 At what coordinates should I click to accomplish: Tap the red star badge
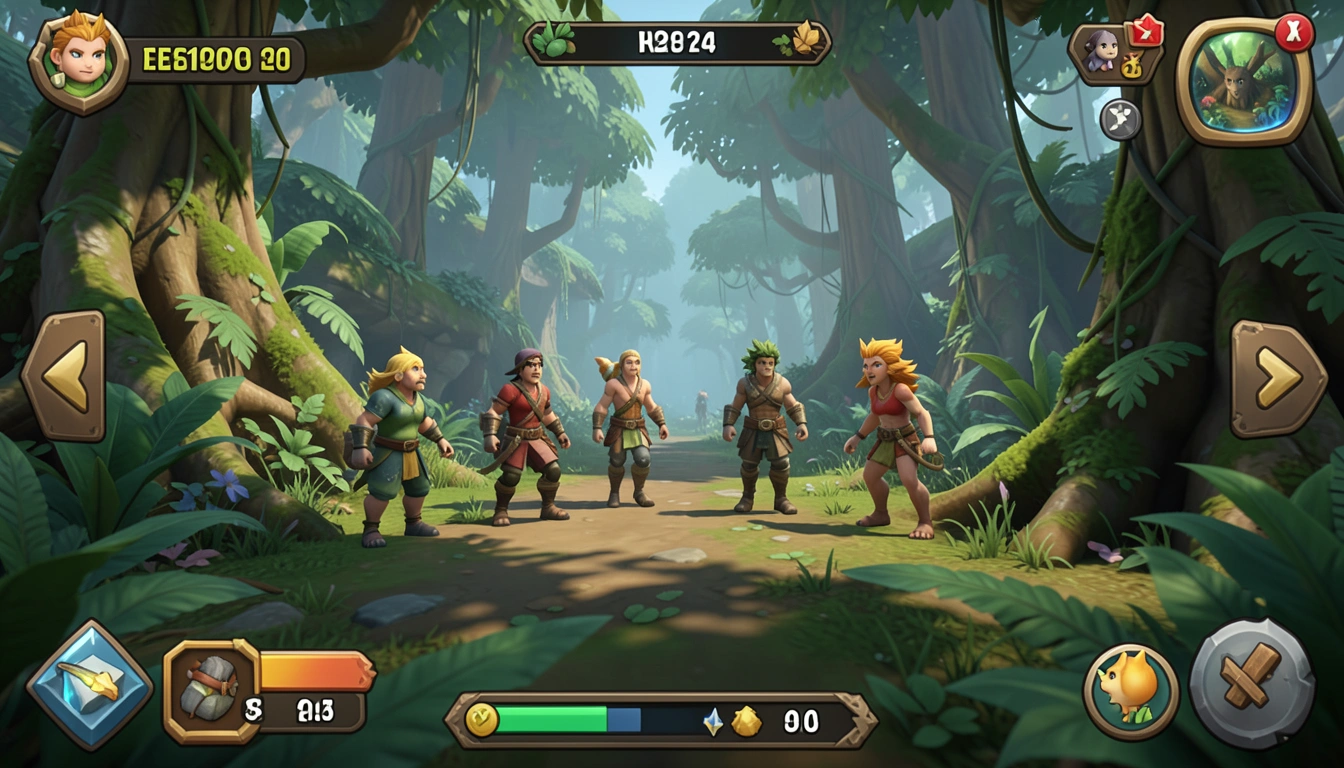click(x=1144, y=32)
